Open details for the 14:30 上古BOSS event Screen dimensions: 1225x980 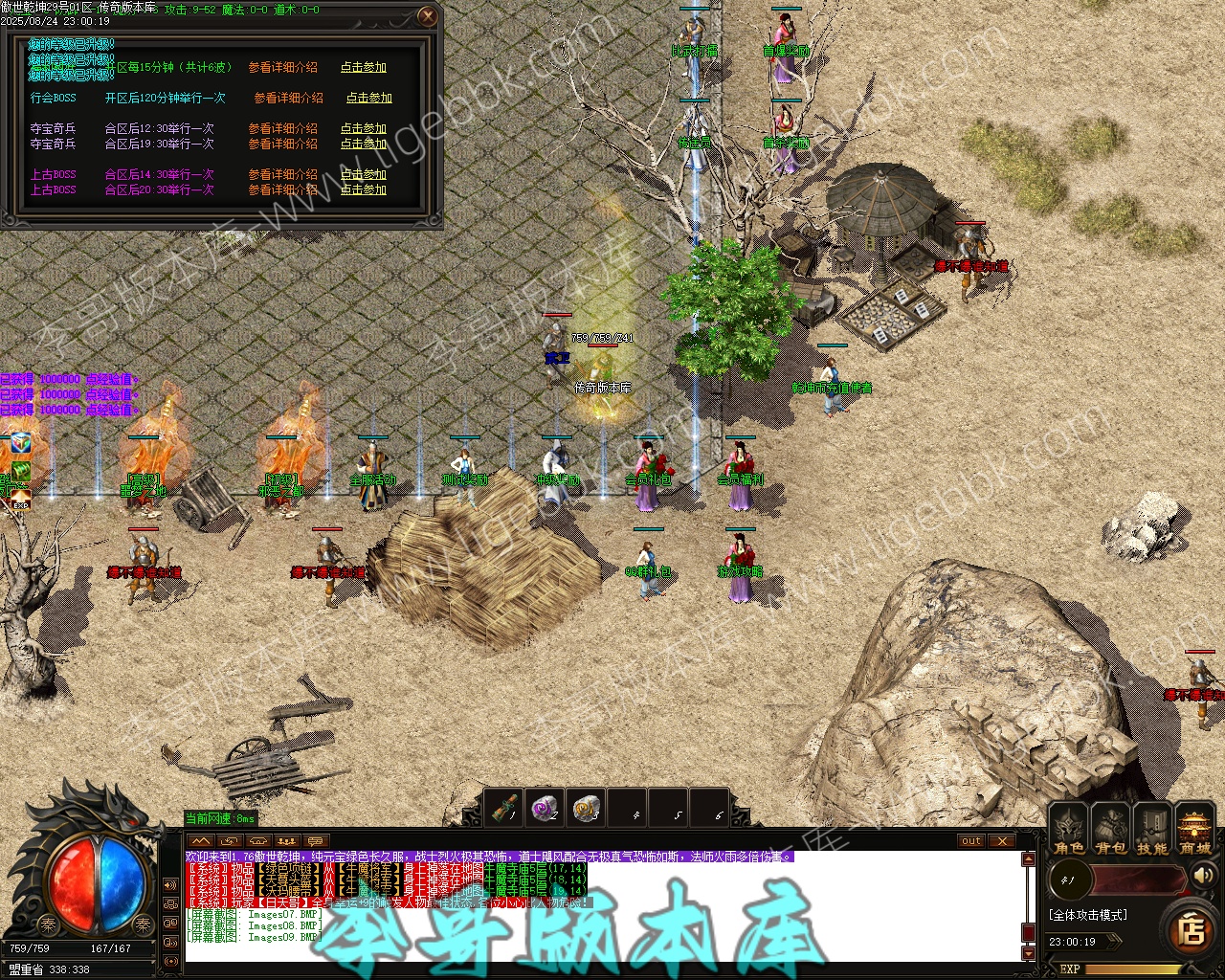(282, 174)
